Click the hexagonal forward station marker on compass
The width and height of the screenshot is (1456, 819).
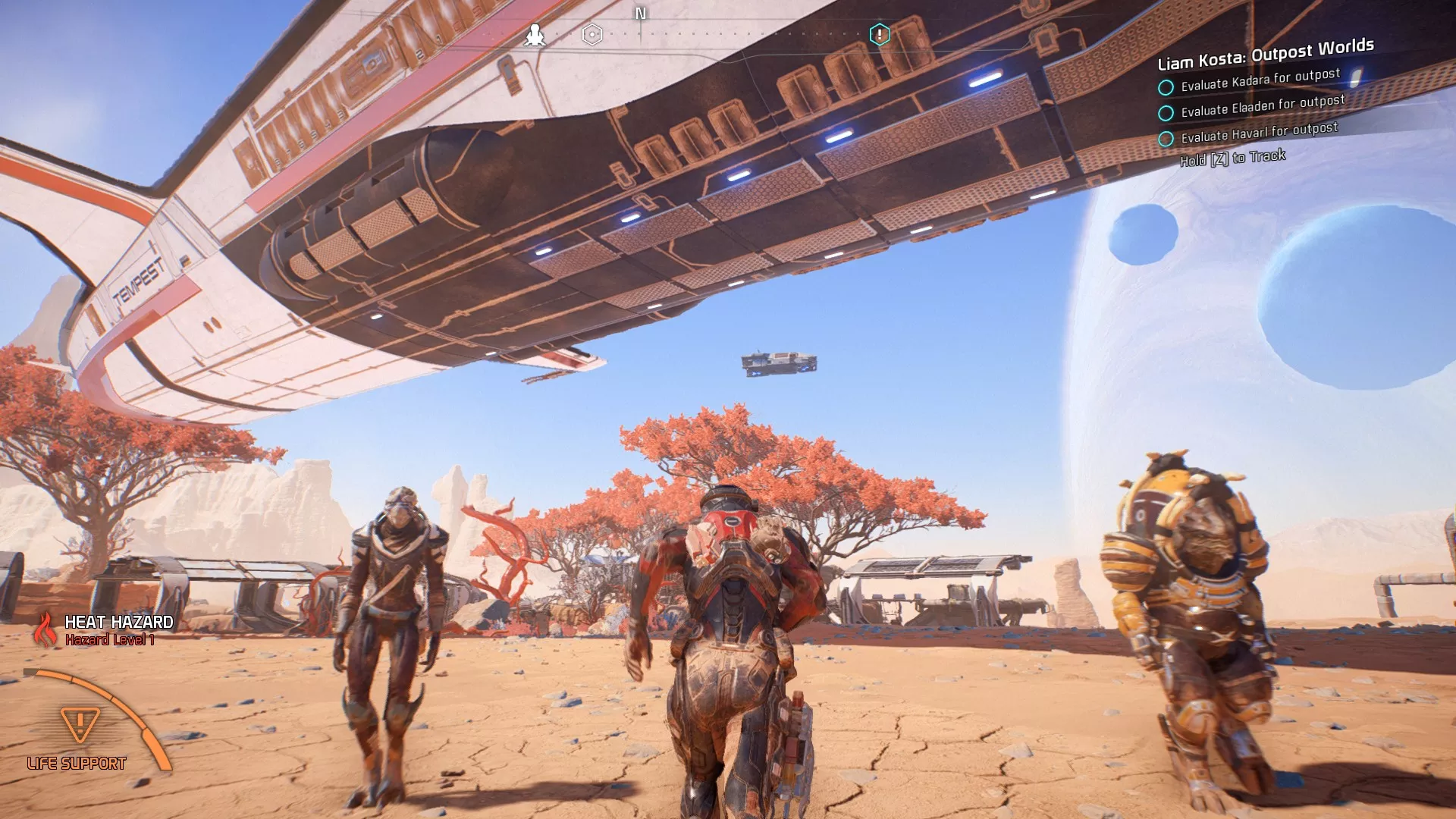point(591,33)
